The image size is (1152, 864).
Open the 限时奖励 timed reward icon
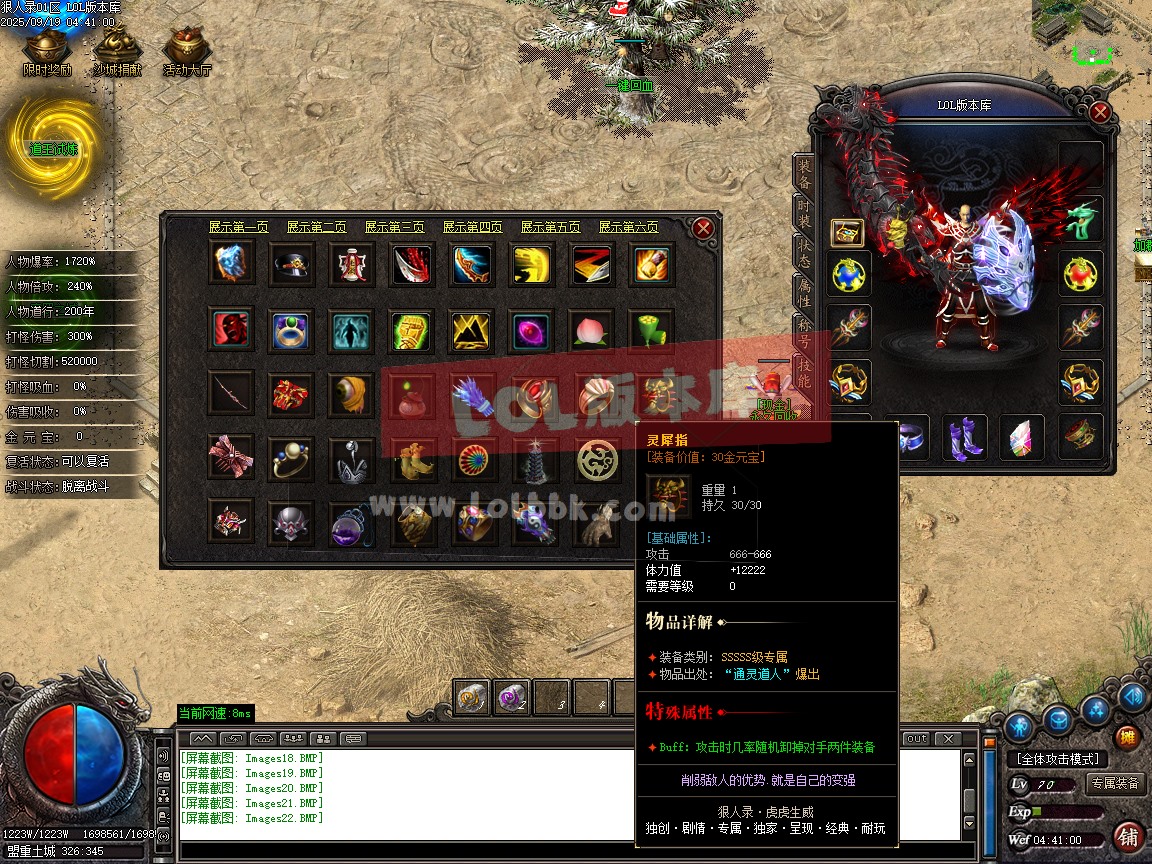[47, 52]
